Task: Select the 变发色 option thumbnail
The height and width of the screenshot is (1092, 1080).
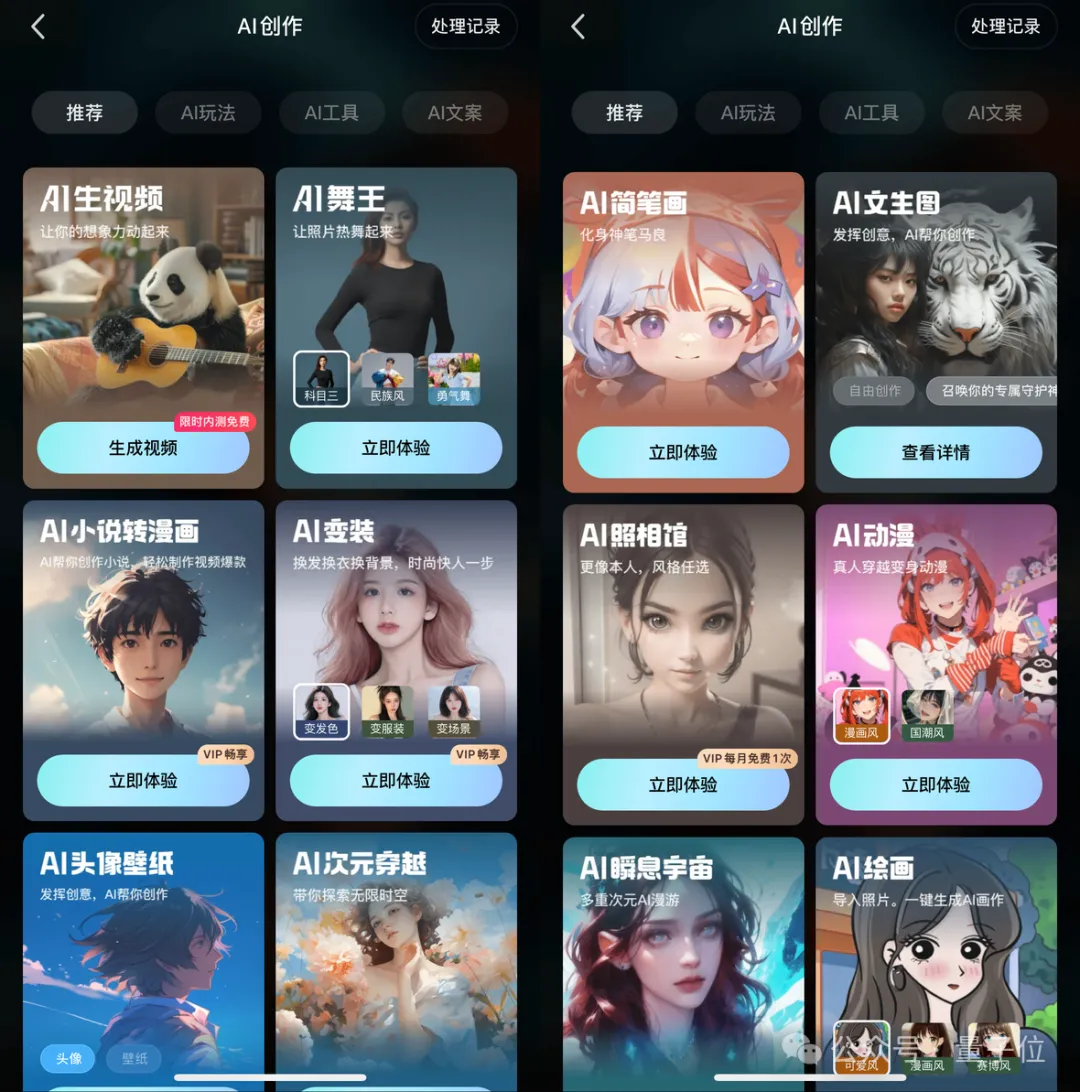Action: (321, 712)
